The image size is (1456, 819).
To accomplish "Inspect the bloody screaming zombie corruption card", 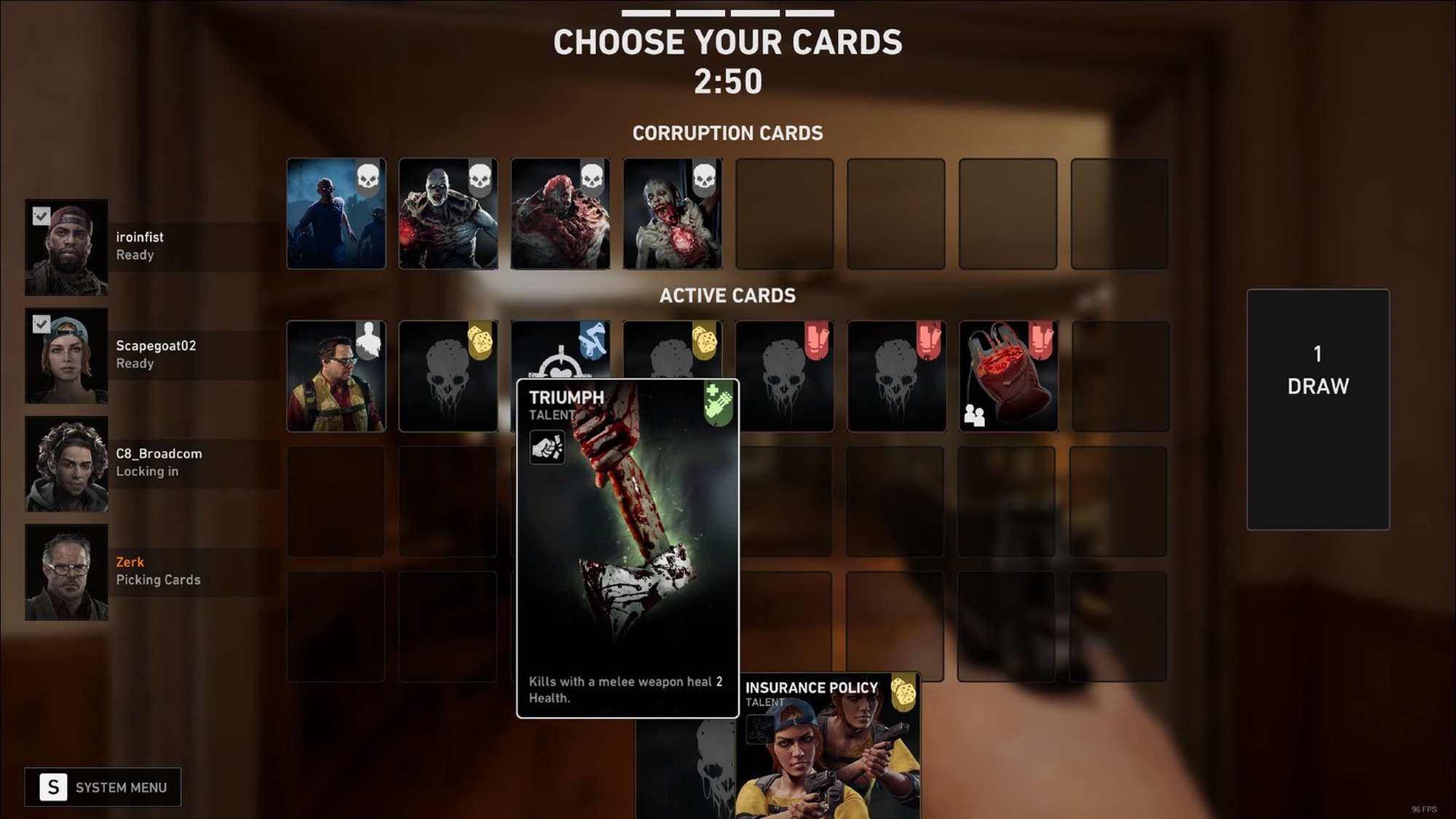I will [673, 214].
